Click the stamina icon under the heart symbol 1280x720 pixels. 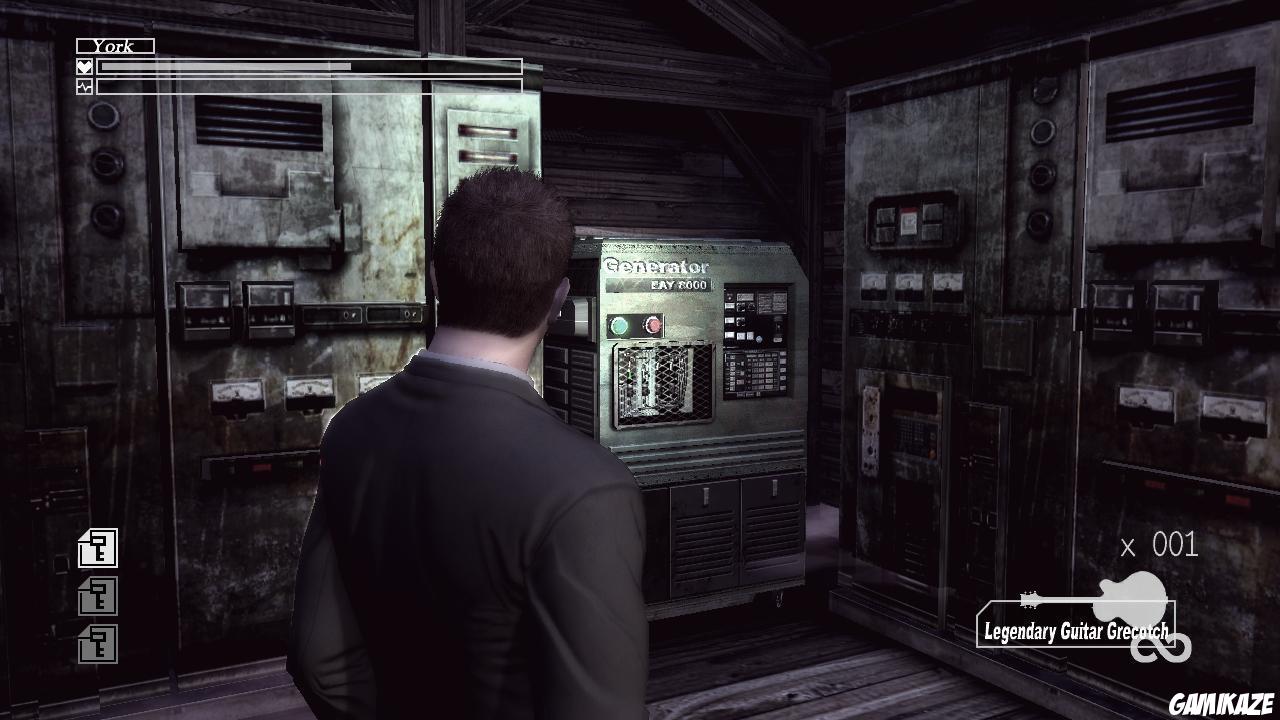coord(84,85)
